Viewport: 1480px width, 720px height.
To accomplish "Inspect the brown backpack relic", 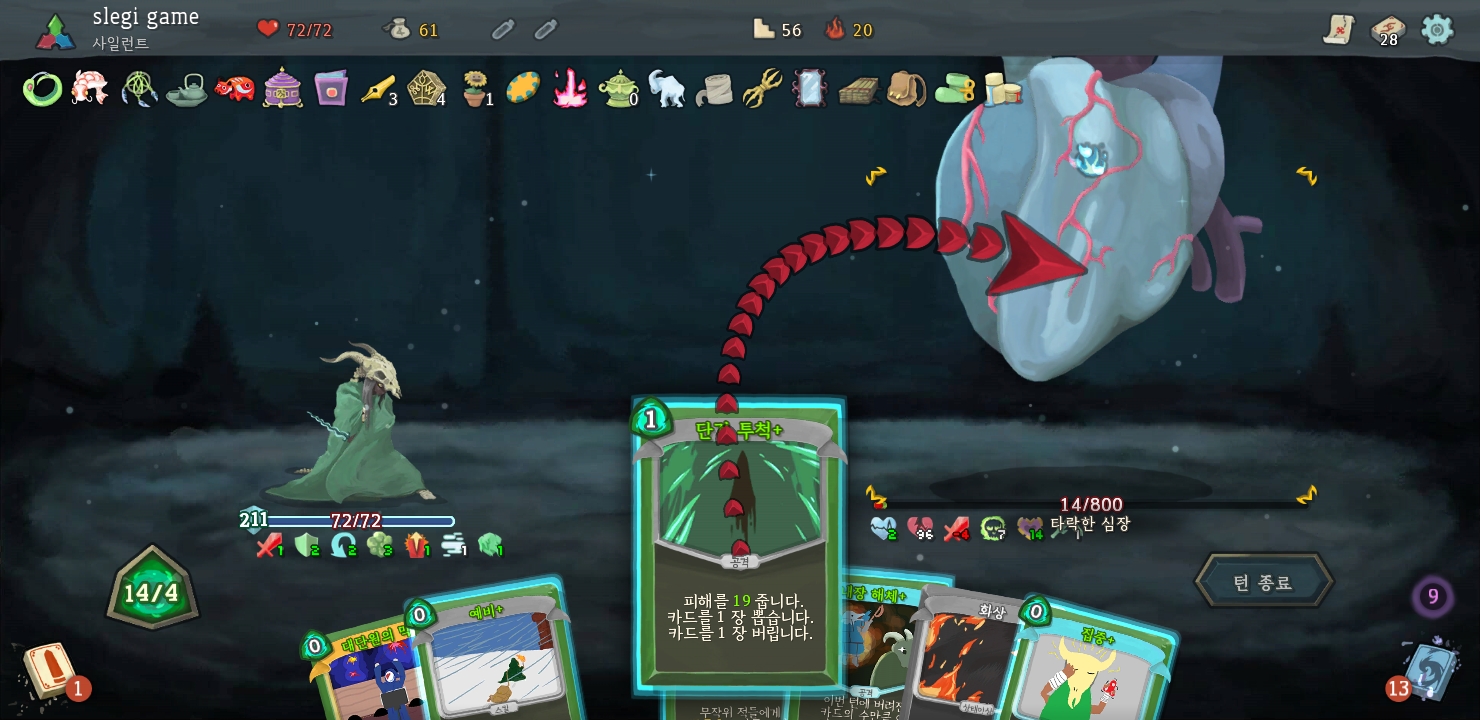I will 905,88.
